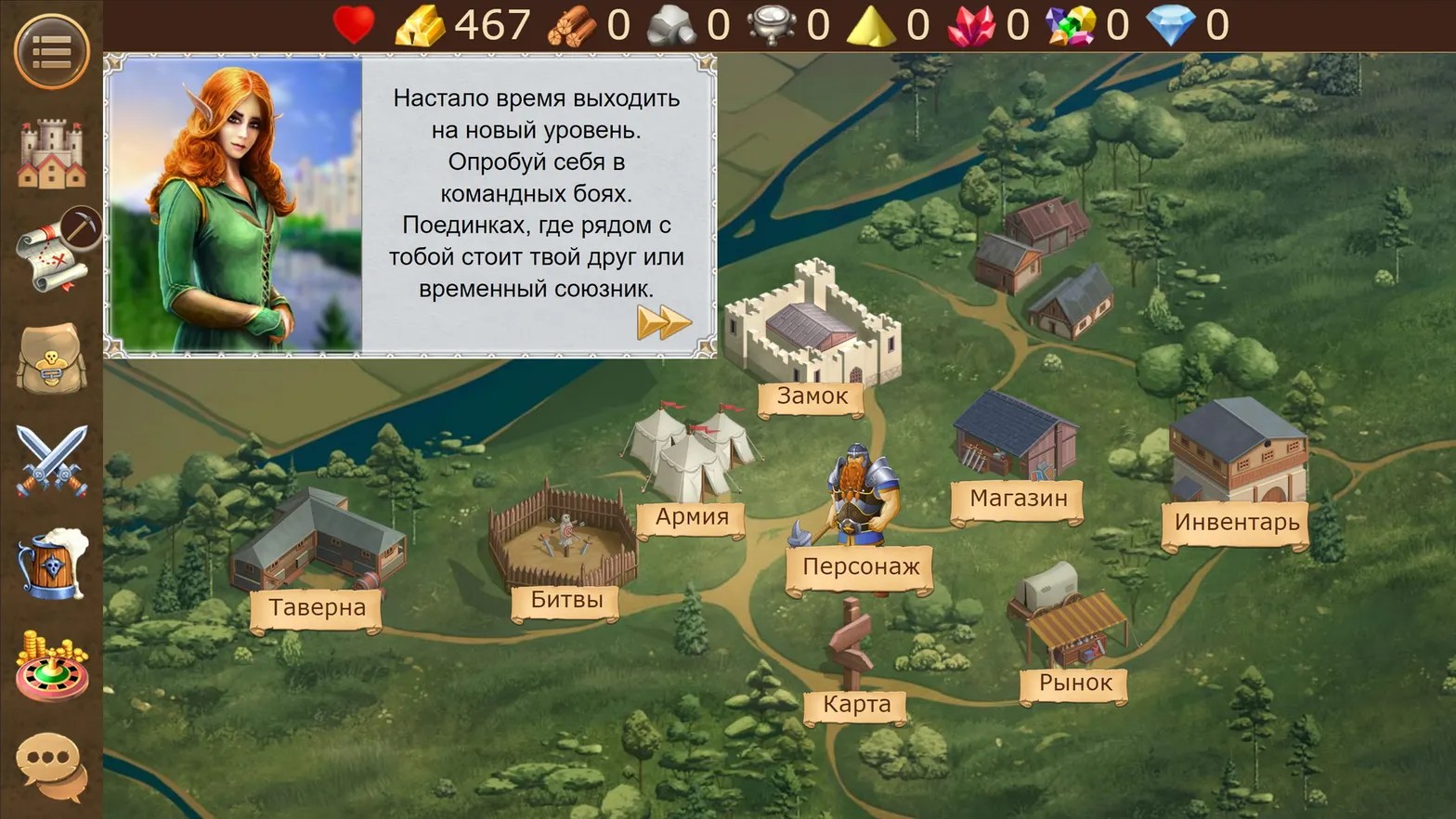Advance dialogue with the golden double arrow
This screenshot has width=1456, height=819.
664,323
